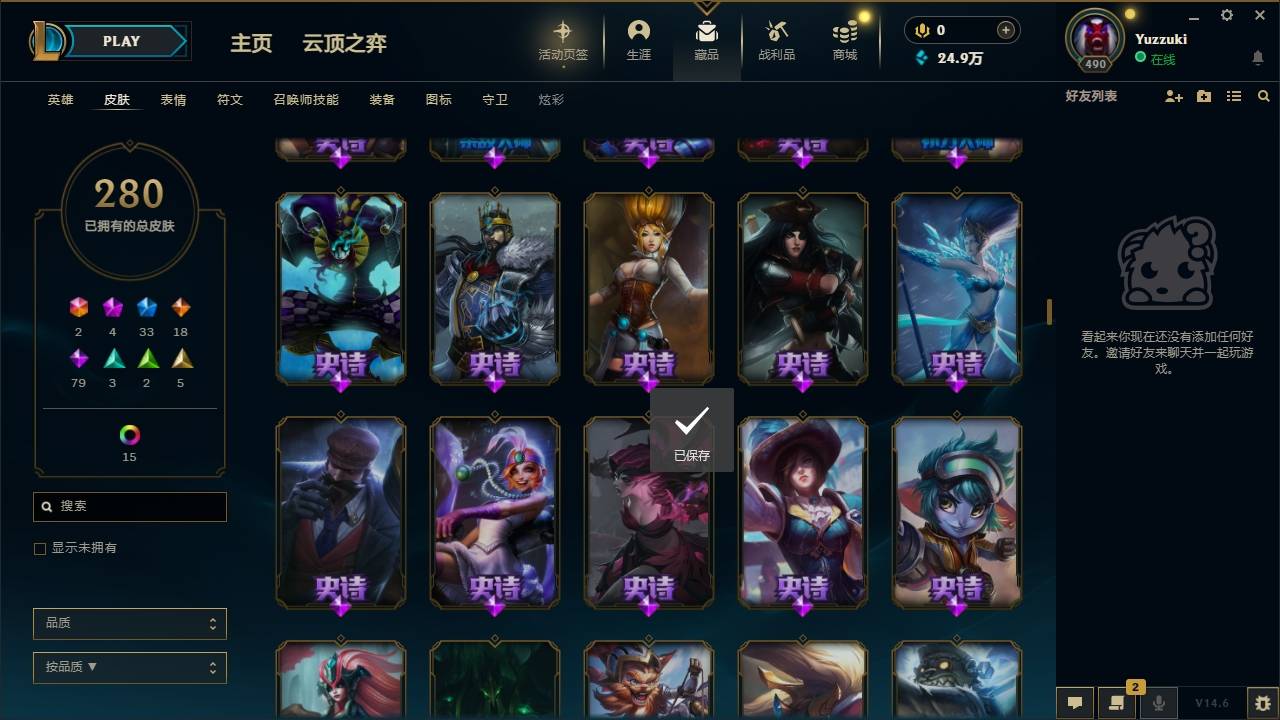Click the PLAY button

pyautogui.click(x=121, y=41)
